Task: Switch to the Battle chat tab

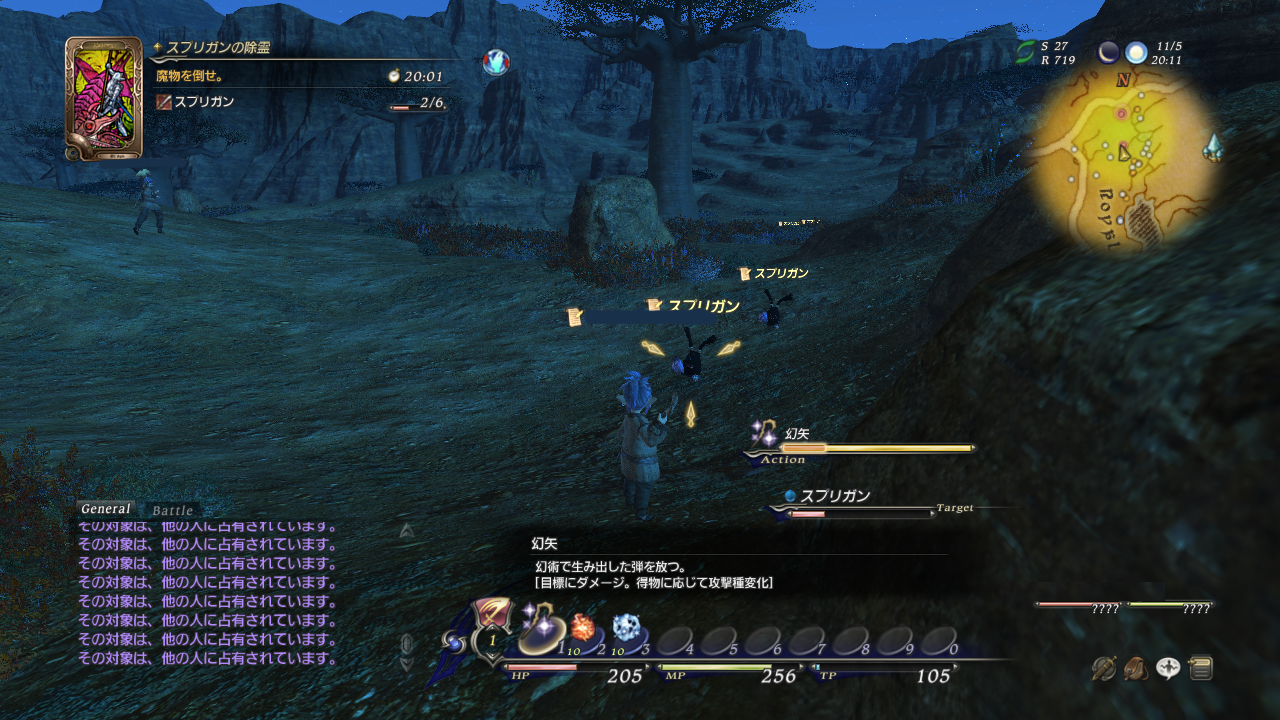Action: (x=173, y=510)
